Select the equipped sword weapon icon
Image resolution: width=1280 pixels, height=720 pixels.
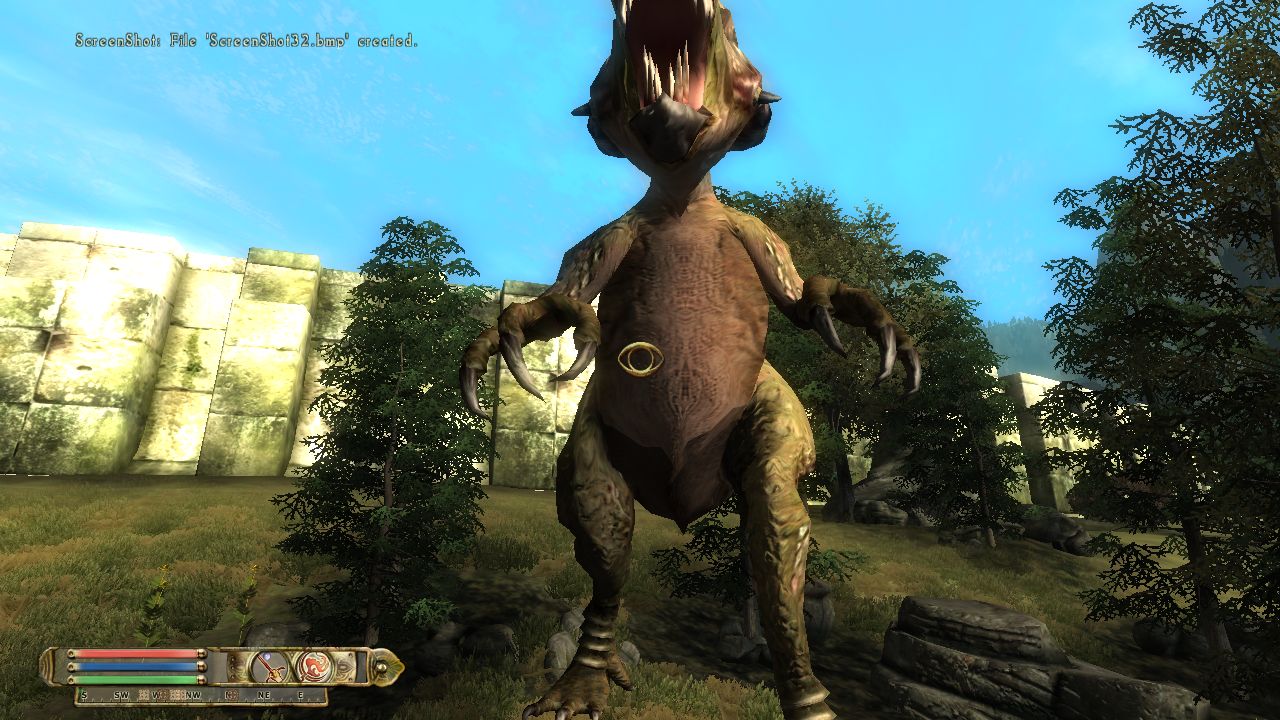point(269,666)
